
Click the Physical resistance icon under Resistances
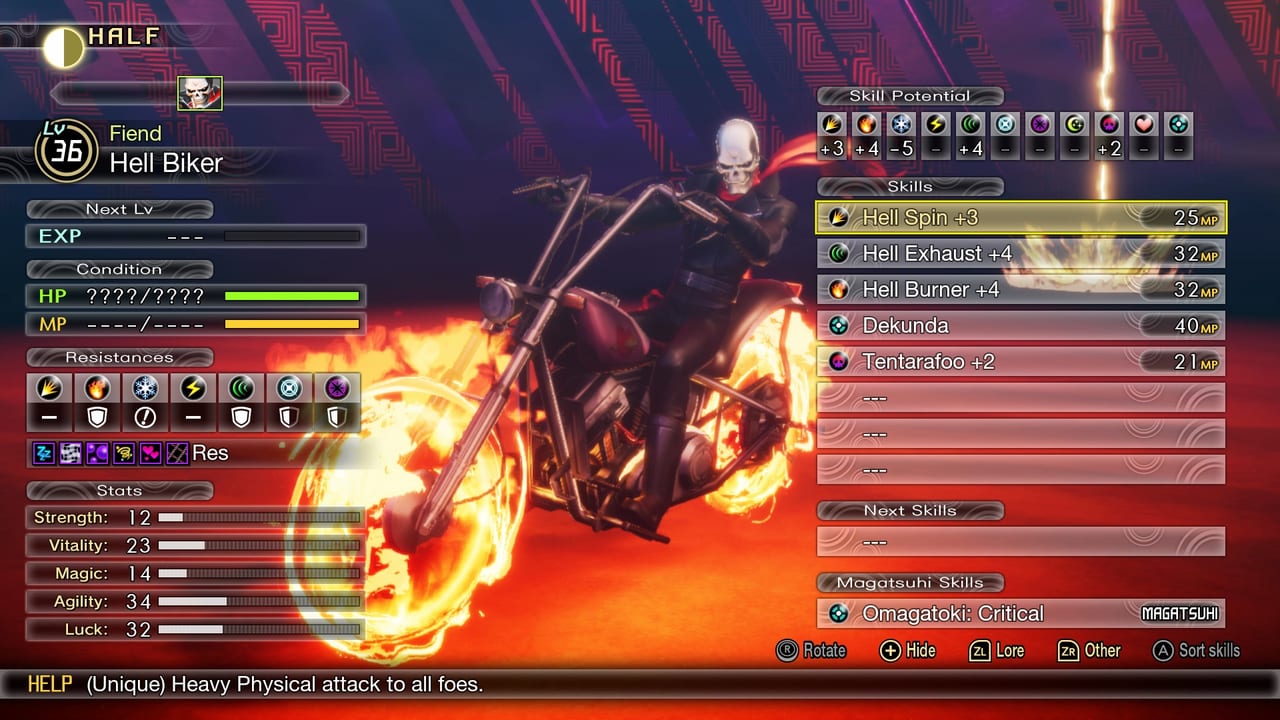click(x=49, y=388)
